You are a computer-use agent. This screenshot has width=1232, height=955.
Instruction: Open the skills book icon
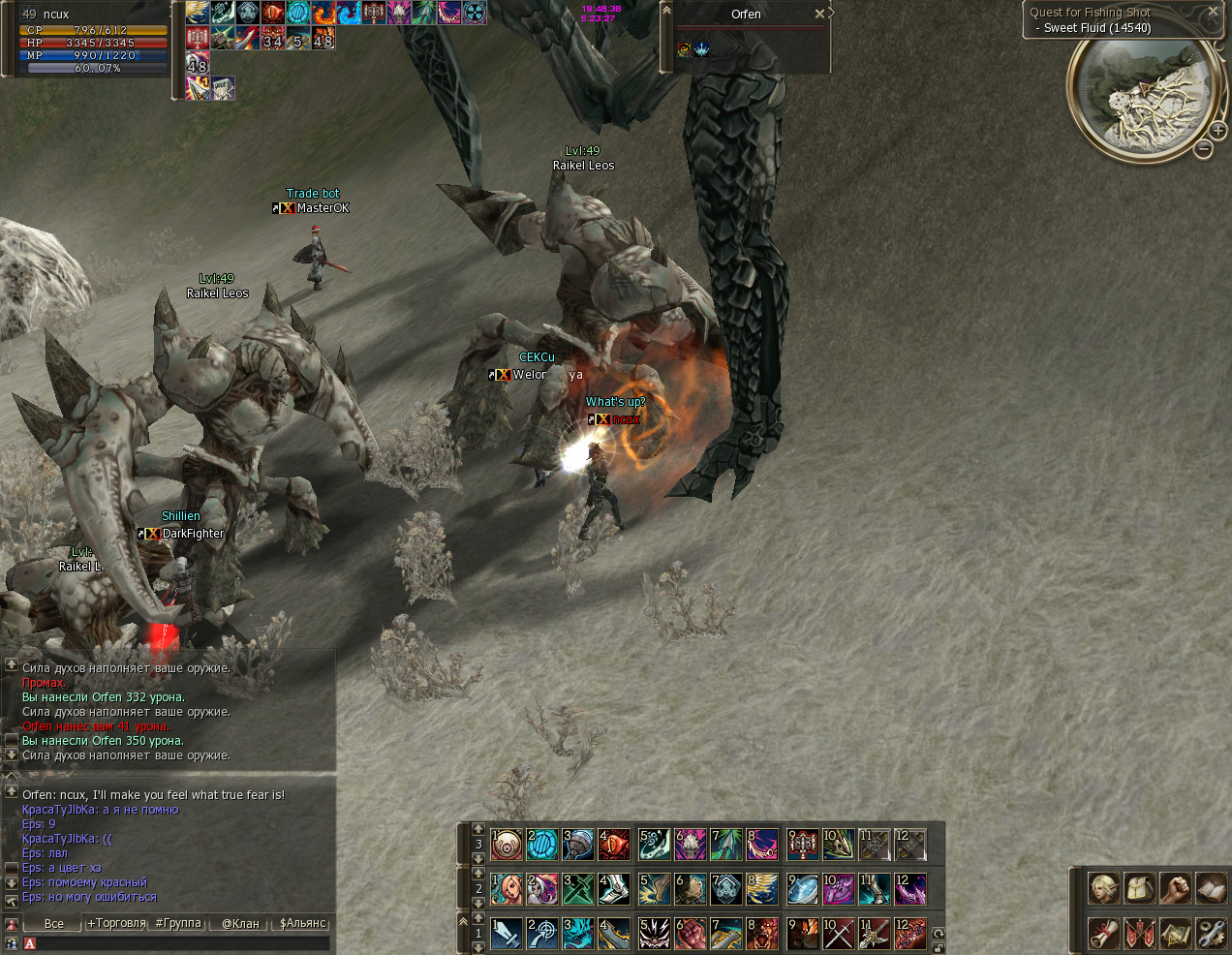click(x=1212, y=887)
